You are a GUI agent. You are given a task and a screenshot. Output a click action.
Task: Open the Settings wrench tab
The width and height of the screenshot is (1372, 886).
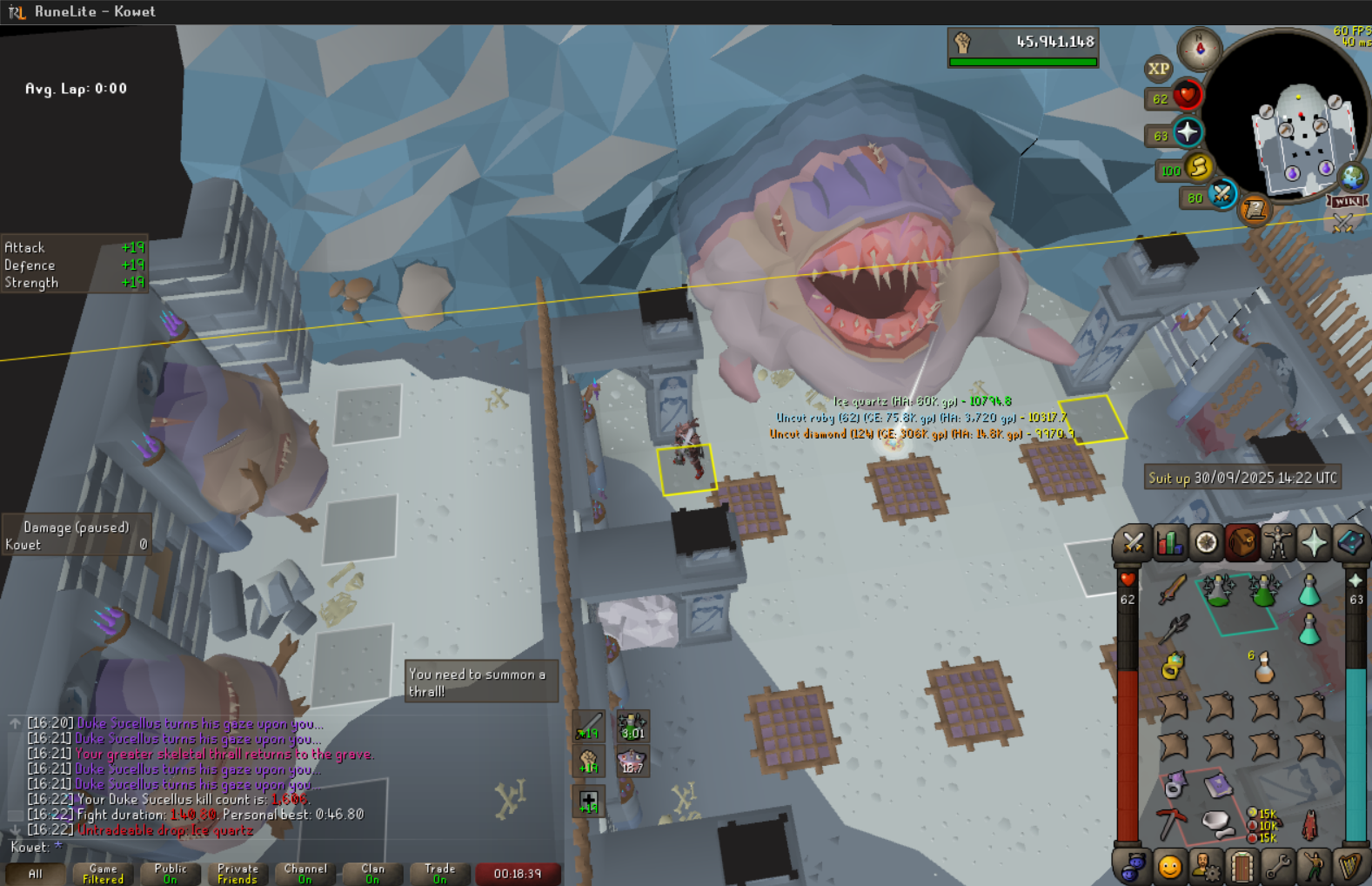[1277, 867]
